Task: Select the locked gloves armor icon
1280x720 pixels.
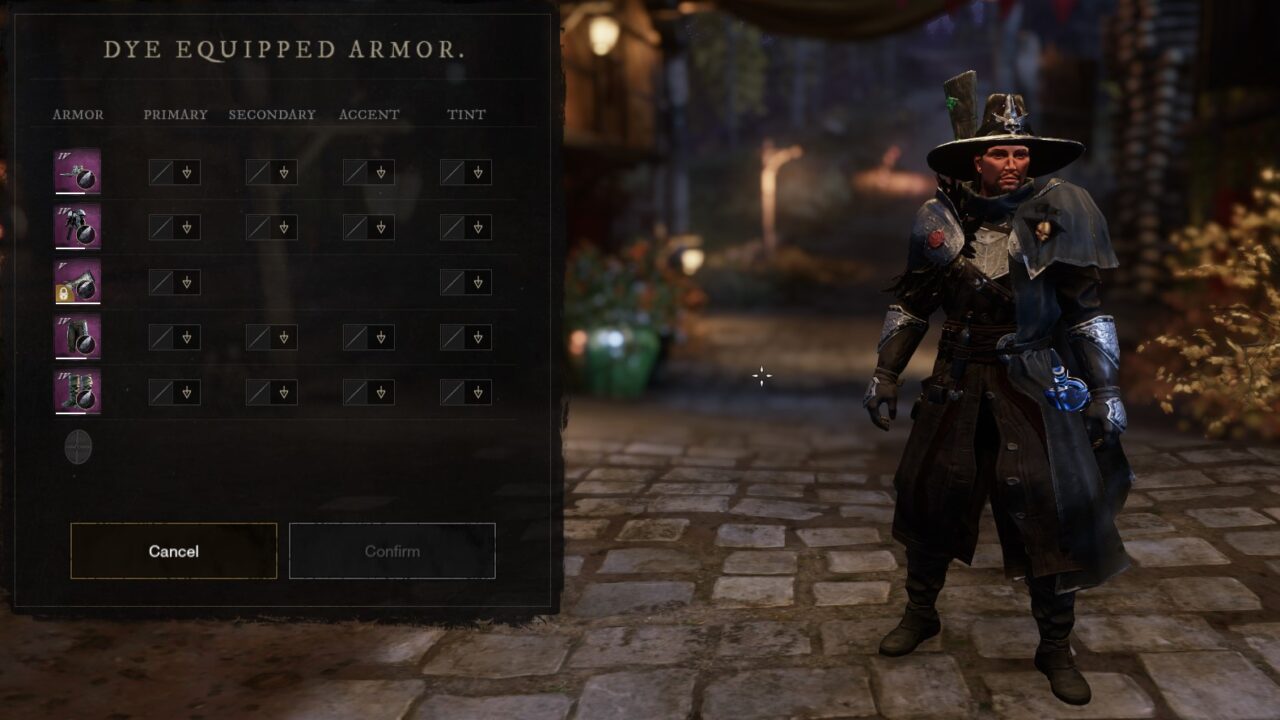Action: (x=77, y=282)
